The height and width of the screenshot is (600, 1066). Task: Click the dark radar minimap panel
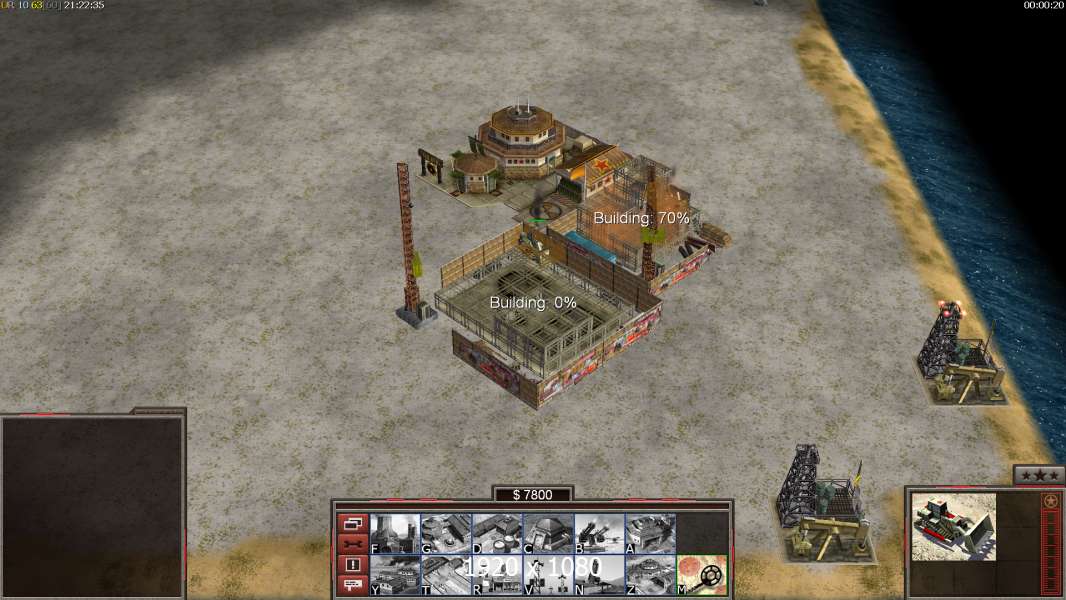click(92, 506)
